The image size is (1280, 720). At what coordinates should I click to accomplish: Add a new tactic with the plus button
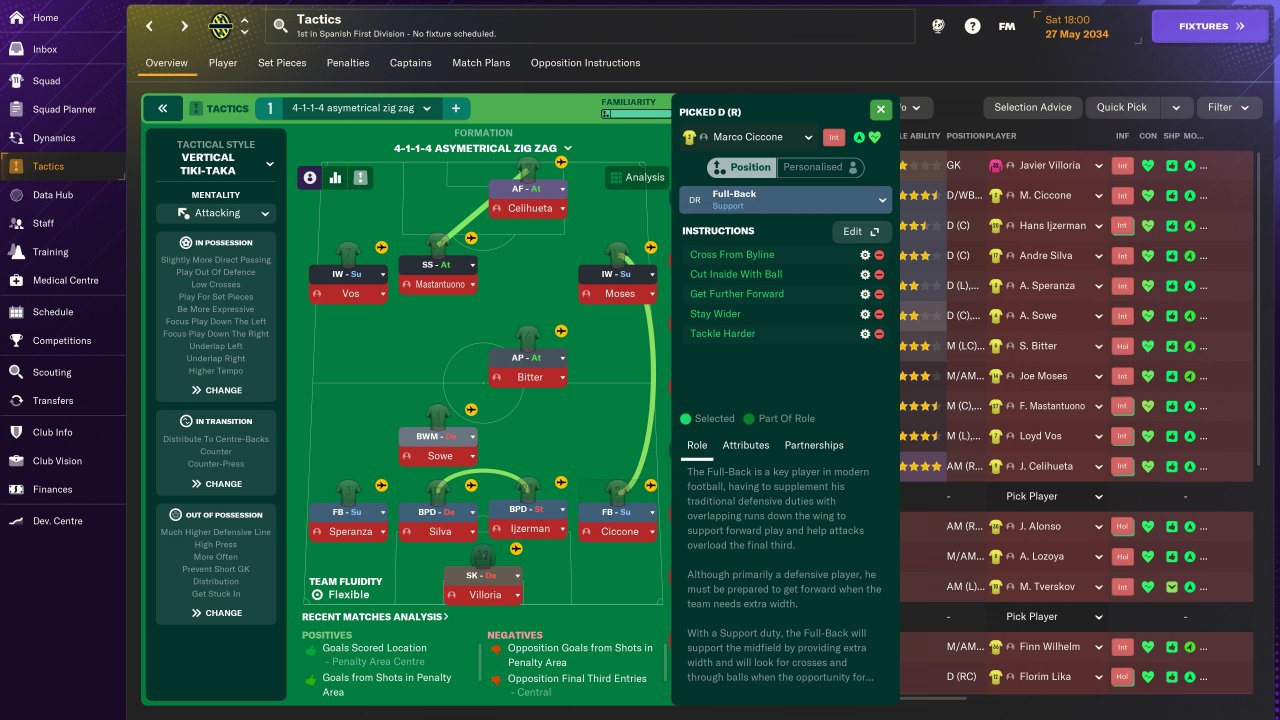coord(455,108)
